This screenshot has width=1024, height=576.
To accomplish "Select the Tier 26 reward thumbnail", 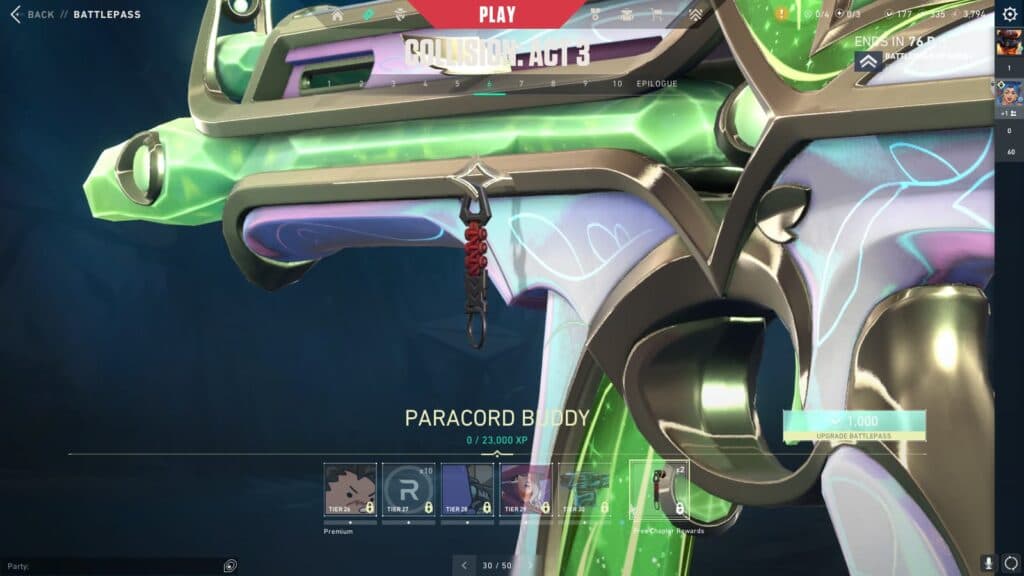I will tap(350, 489).
